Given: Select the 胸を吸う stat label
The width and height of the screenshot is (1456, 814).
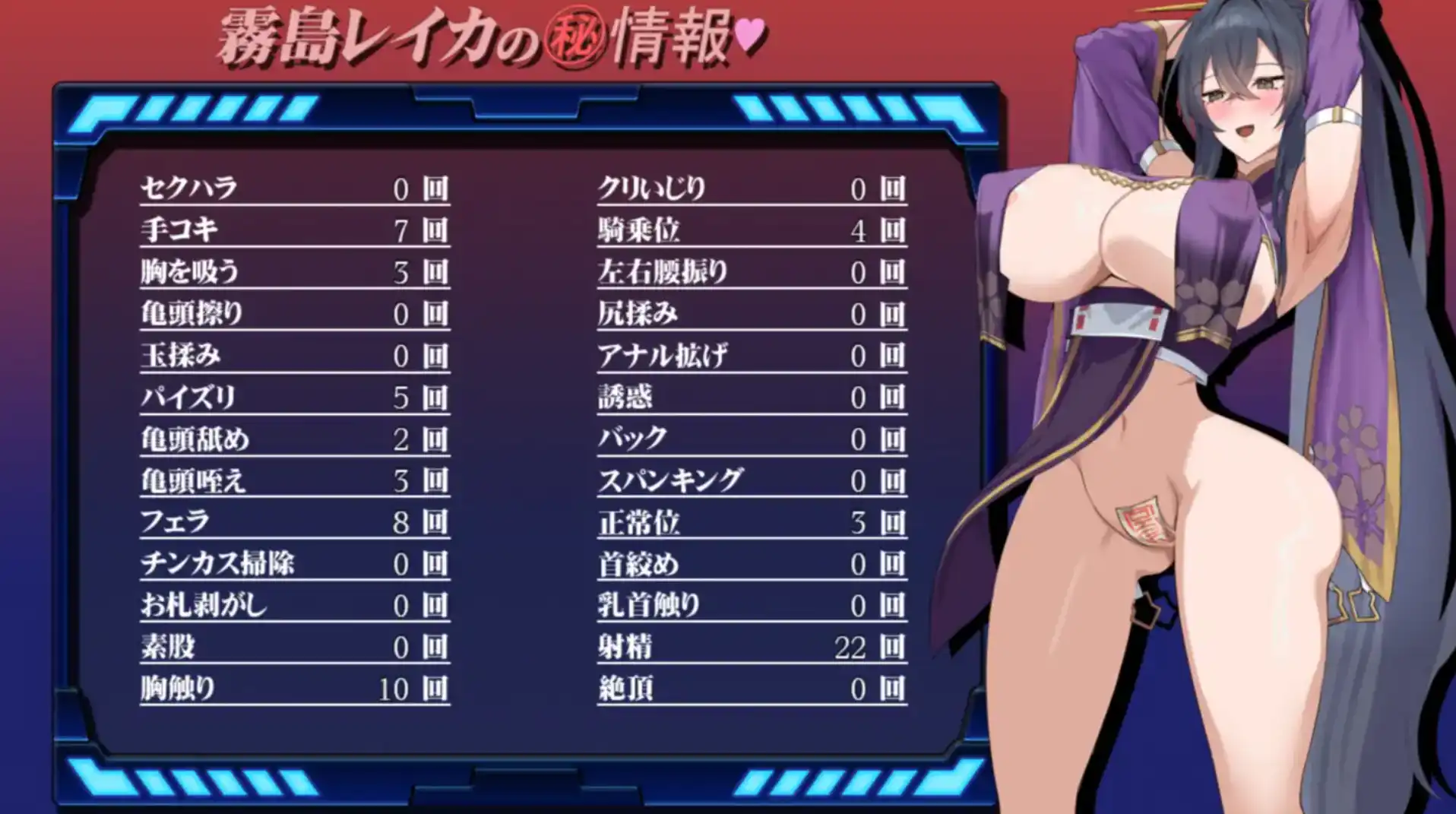Looking at the screenshot, I should tap(190, 273).
